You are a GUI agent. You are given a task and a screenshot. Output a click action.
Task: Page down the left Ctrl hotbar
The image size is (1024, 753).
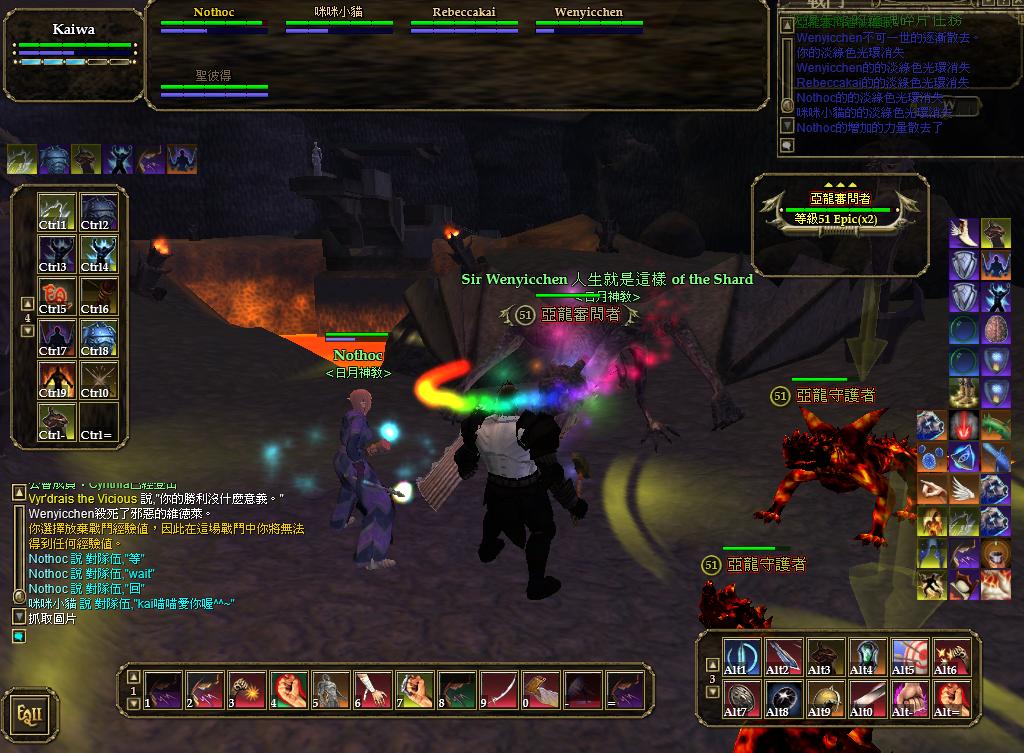click(28, 331)
